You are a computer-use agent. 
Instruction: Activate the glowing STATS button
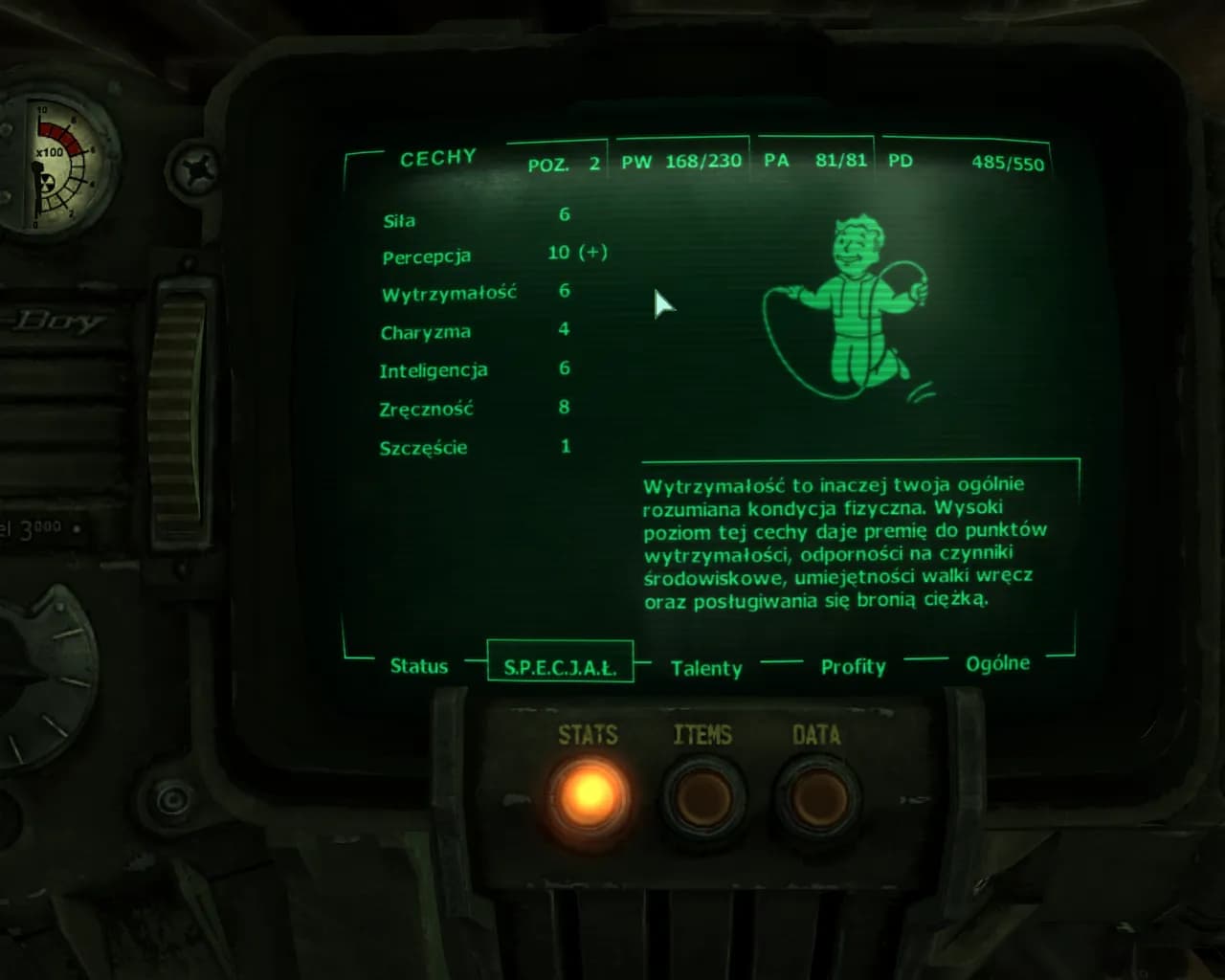point(589,794)
